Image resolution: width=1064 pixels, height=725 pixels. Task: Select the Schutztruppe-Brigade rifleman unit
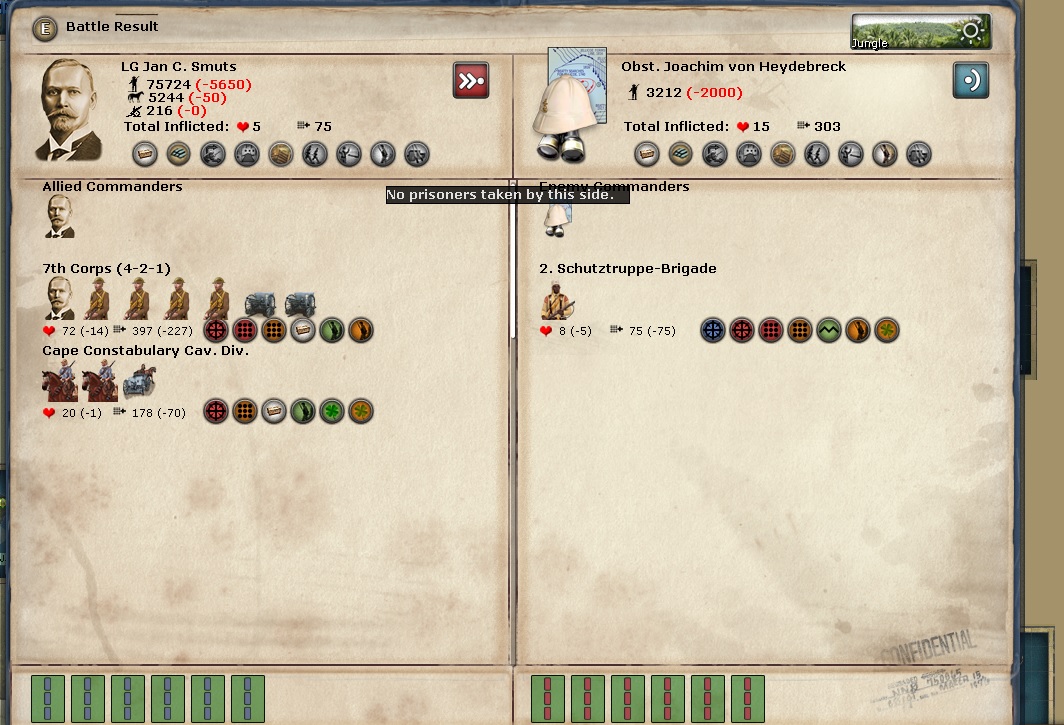click(x=557, y=300)
